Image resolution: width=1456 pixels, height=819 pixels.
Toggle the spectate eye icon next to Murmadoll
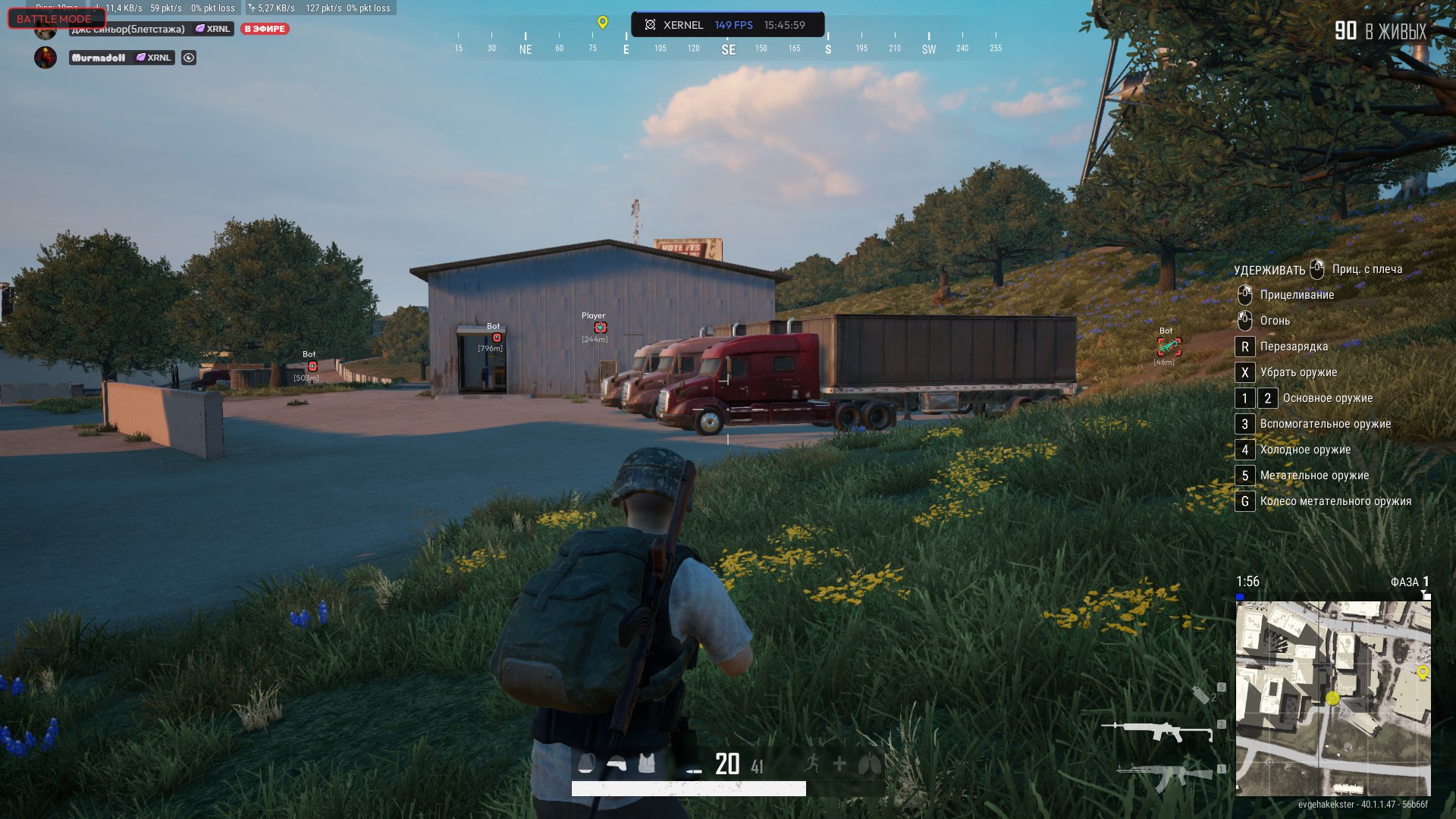click(188, 57)
